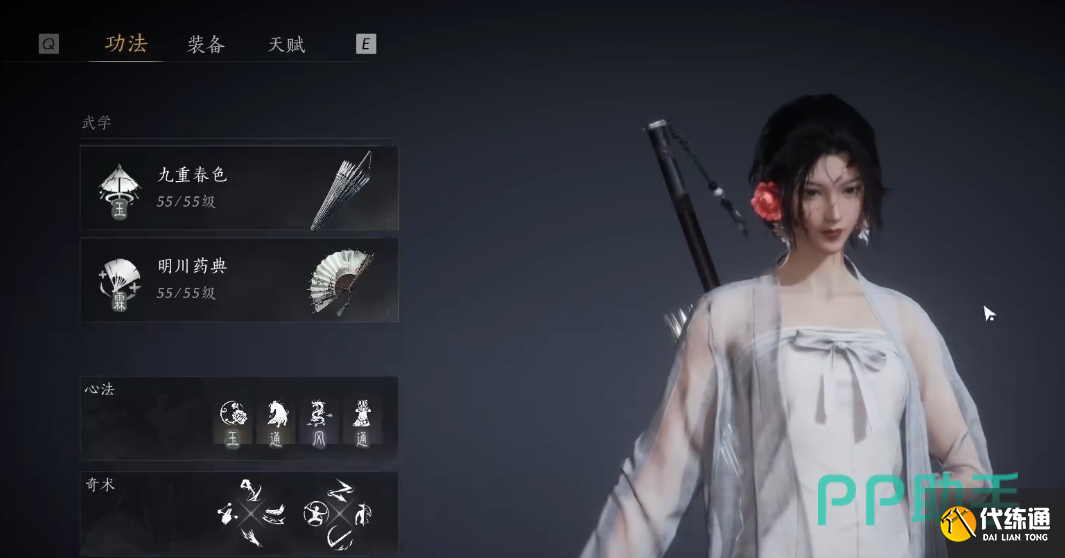Select the 明川药典 fan martial art

239,280
